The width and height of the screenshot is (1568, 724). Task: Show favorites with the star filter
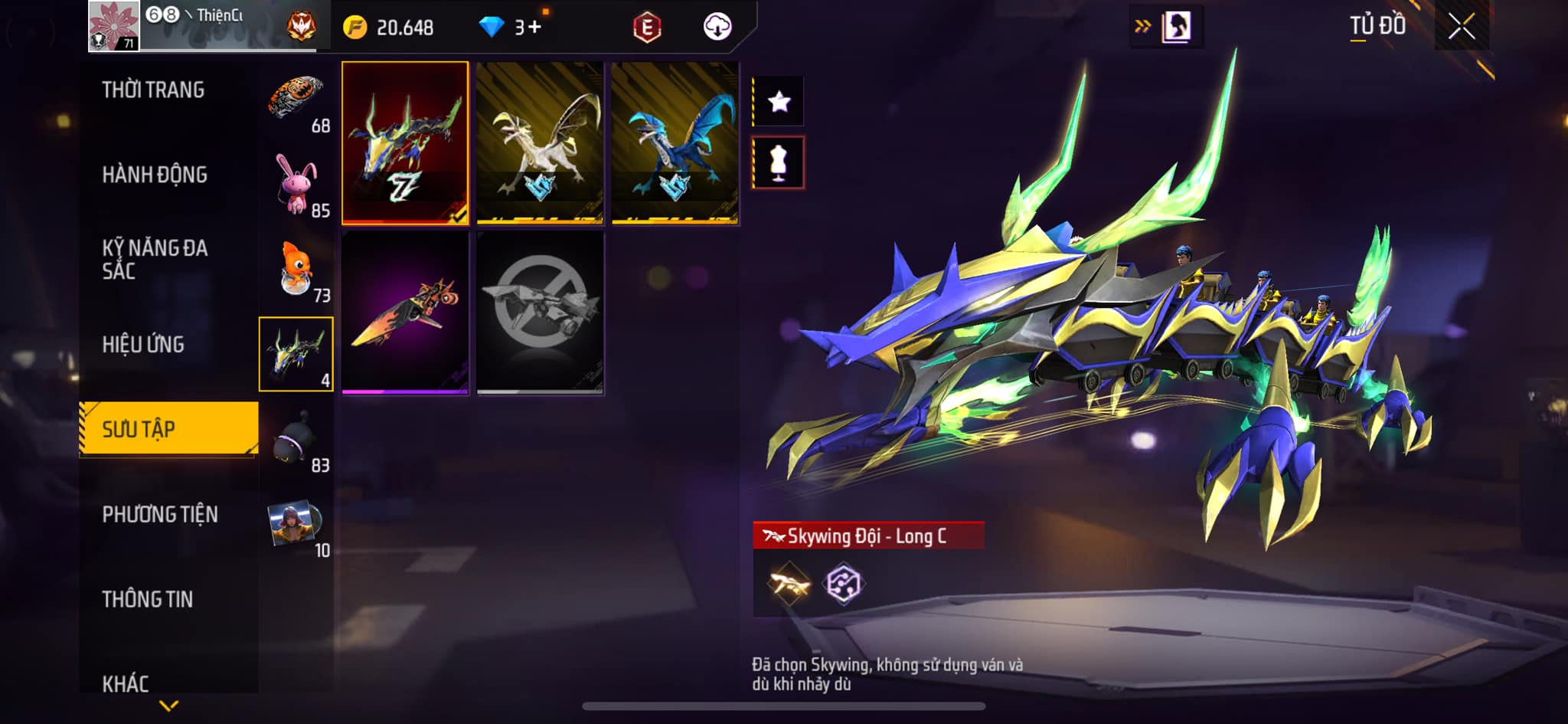pyautogui.click(x=779, y=101)
